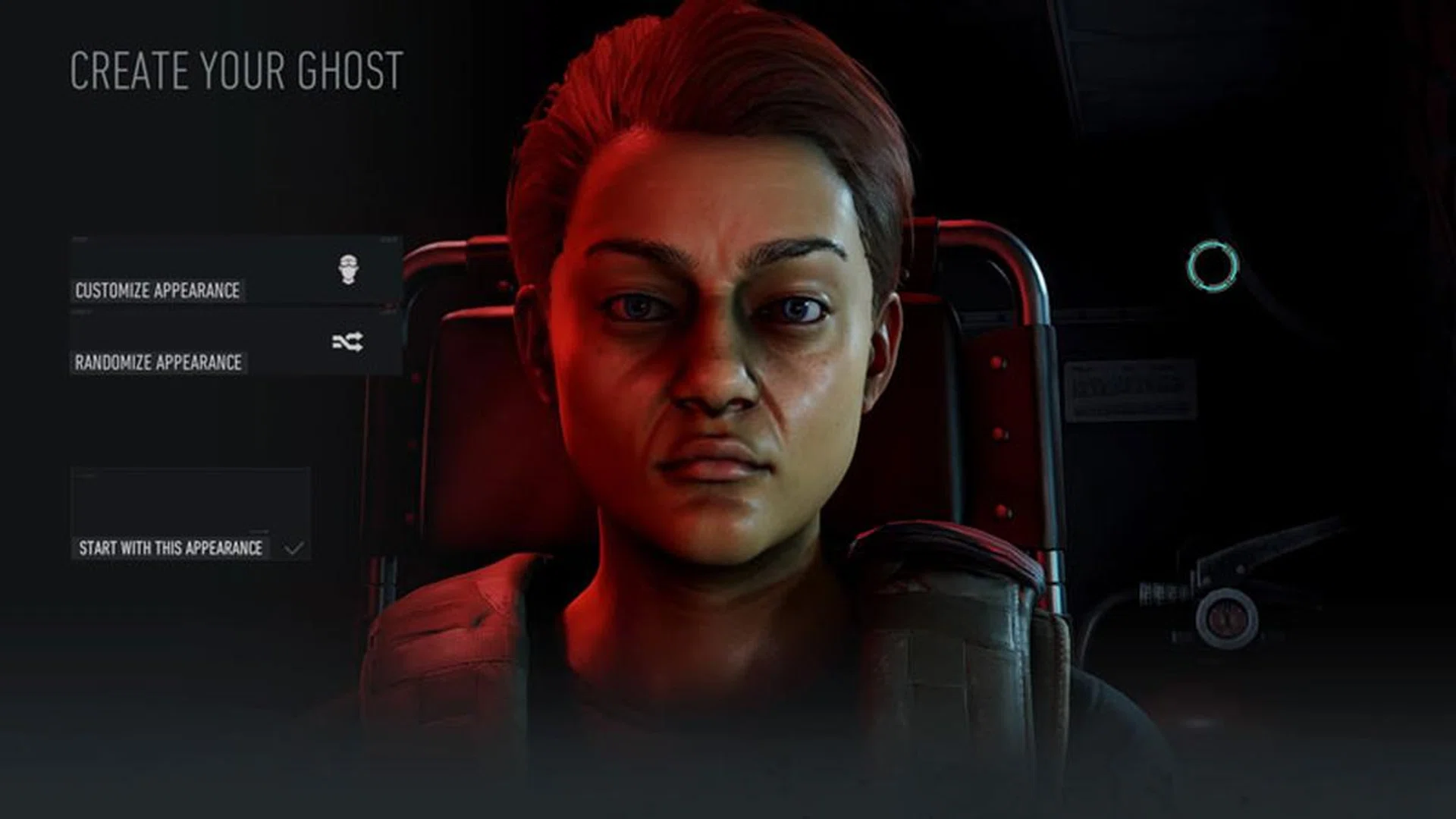Open the Customize Appearance menu entry
The width and height of the screenshot is (1456, 819).
(159, 290)
